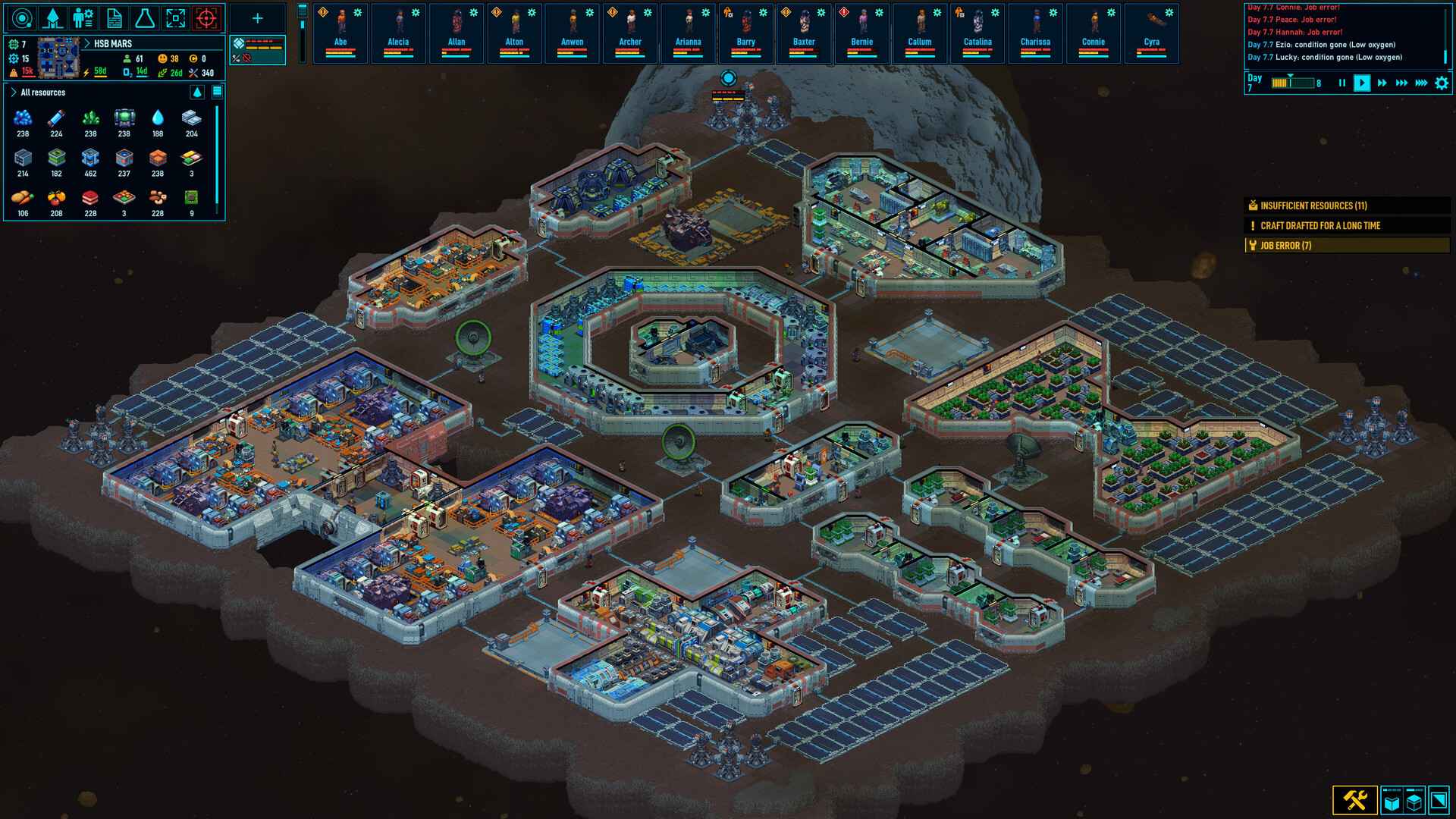Enable fastest game speed
The image size is (1456, 819).
pos(1423,83)
